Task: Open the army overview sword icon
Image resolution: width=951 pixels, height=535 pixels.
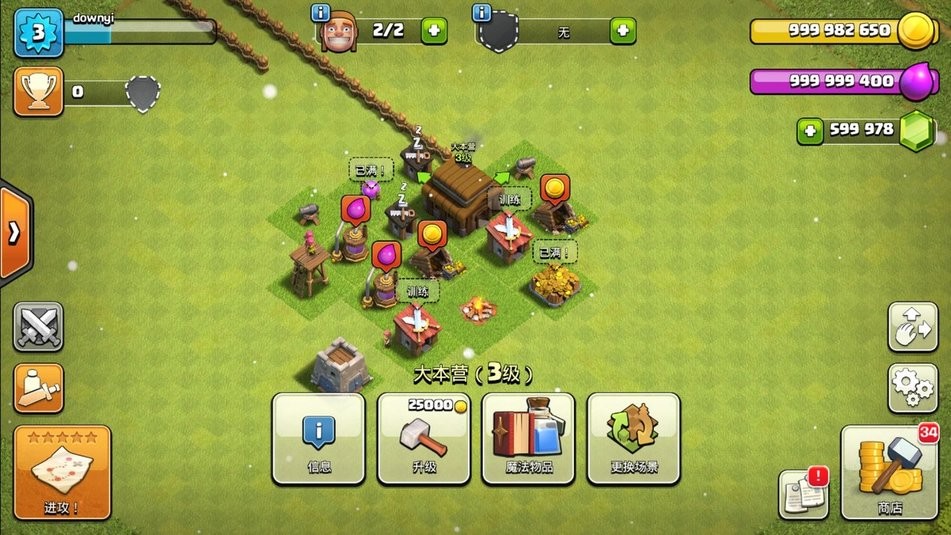Action: pos(38,387)
